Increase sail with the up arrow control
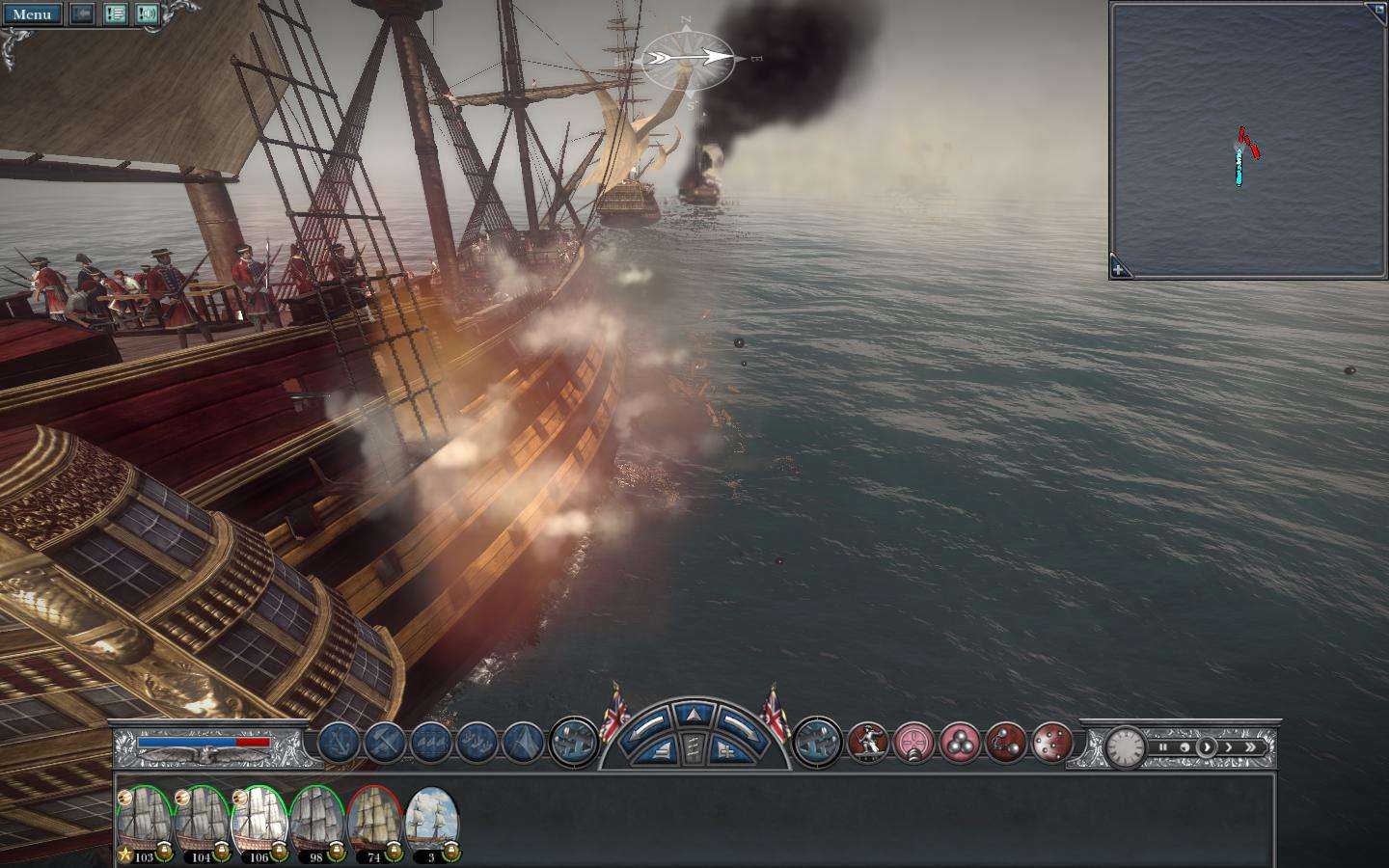Screen dimensions: 1389x868 pyautogui.click(x=693, y=715)
